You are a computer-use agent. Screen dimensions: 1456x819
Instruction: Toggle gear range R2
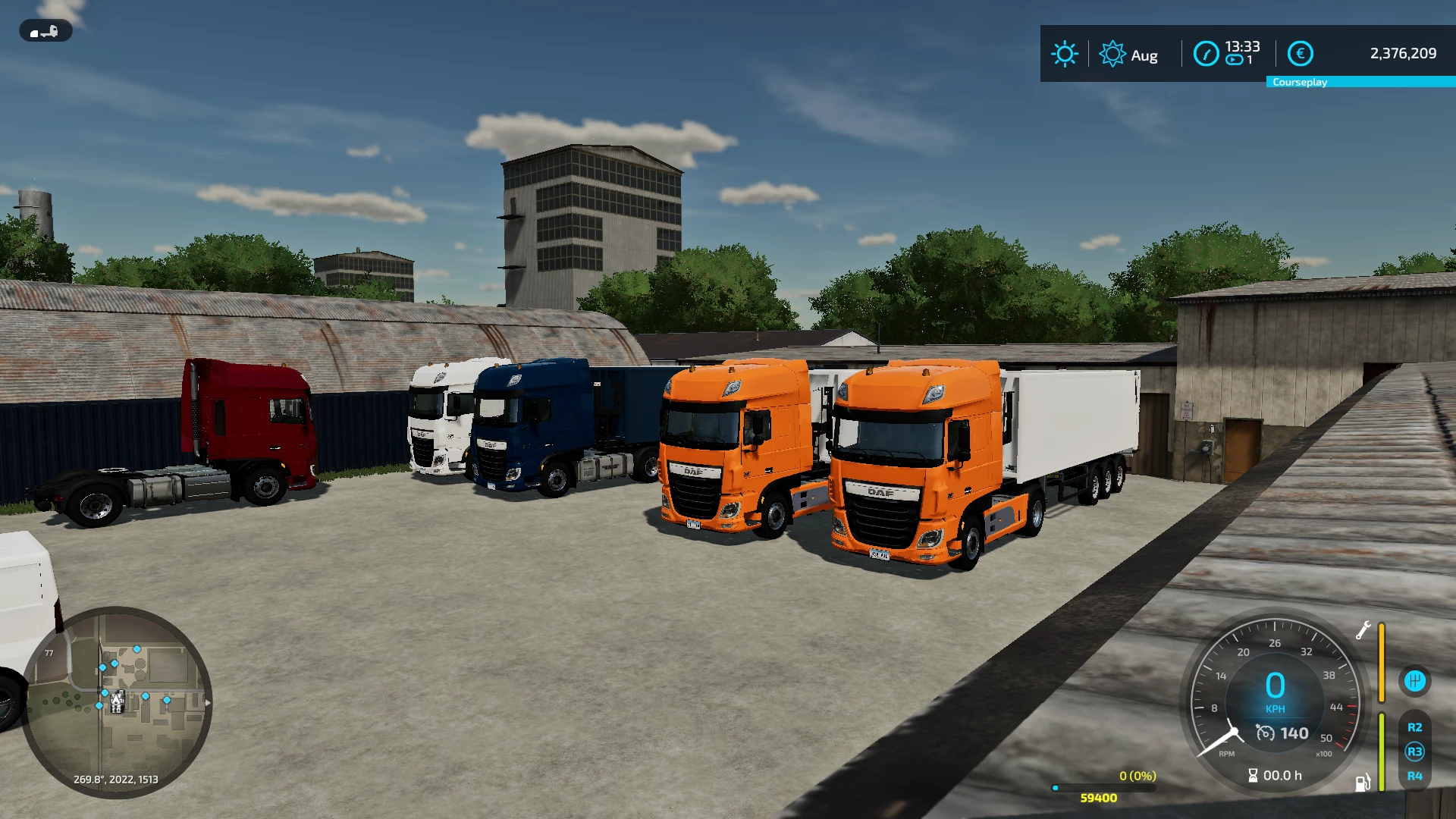coord(1415,726)
